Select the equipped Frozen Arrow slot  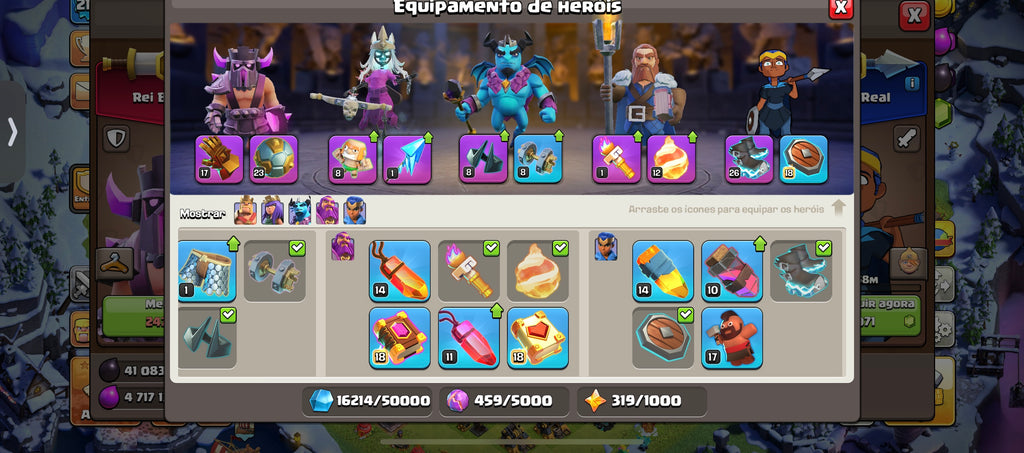[407, 159]
